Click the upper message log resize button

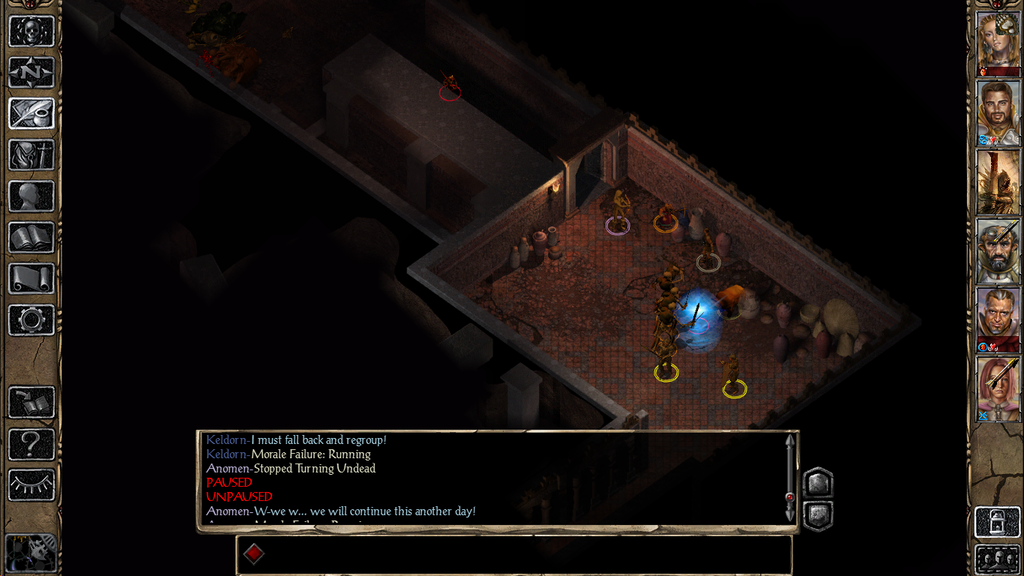click(817, 483)
